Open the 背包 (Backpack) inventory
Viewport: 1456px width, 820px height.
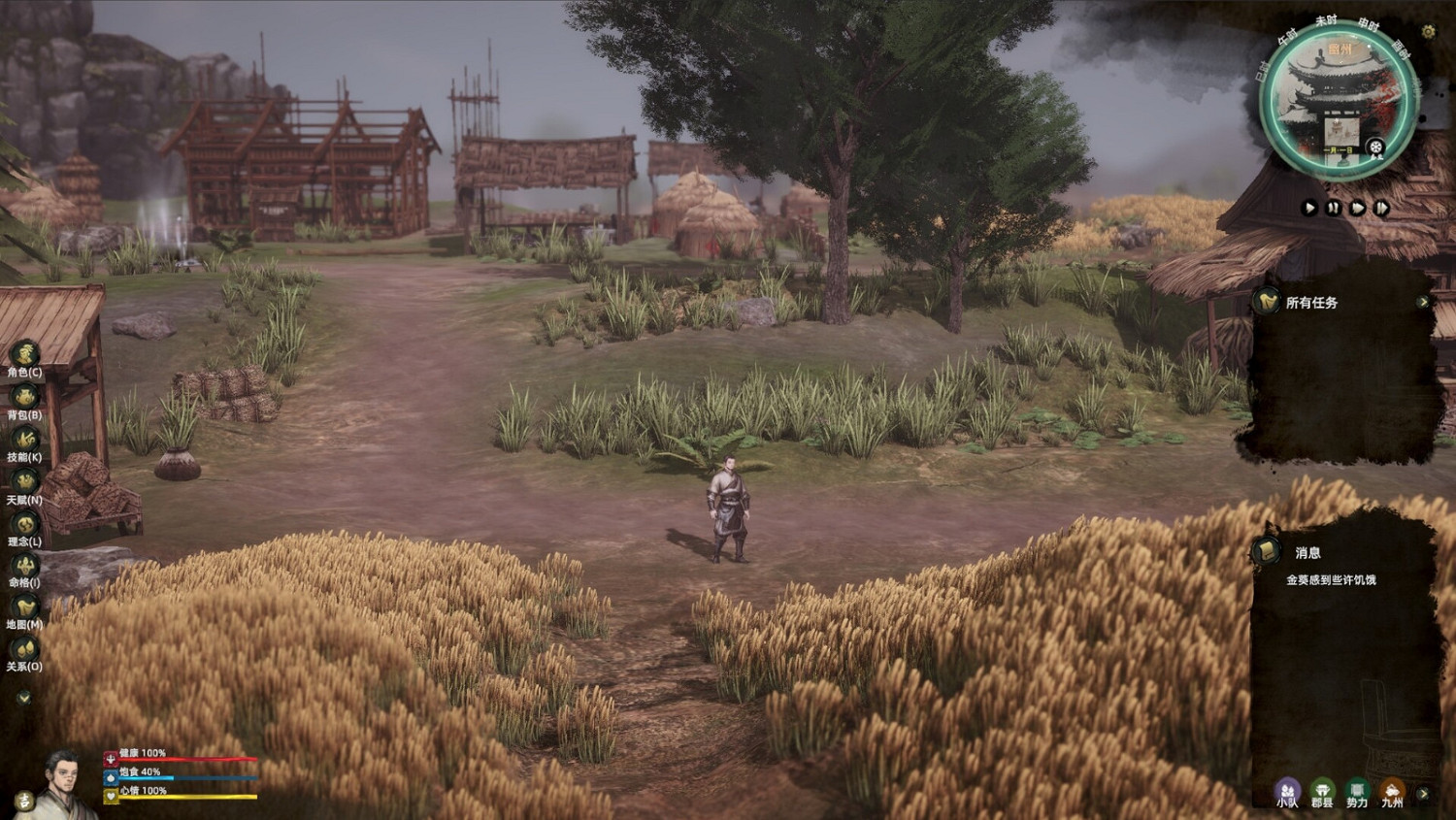26,395
